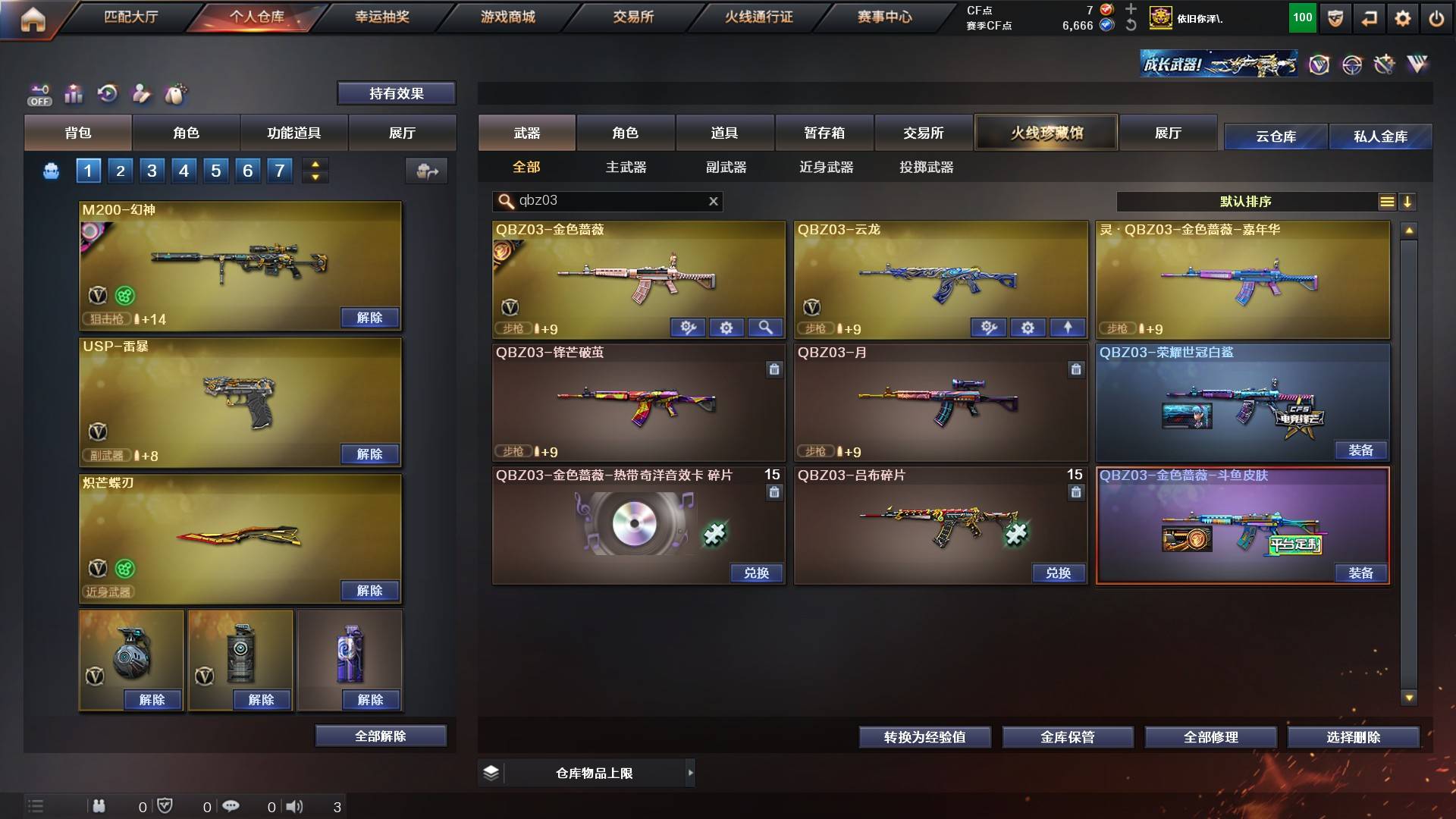
Task: Click the trash delete icon on QBZ03-锋芒破茧
Action: click(x=774, y=369)
